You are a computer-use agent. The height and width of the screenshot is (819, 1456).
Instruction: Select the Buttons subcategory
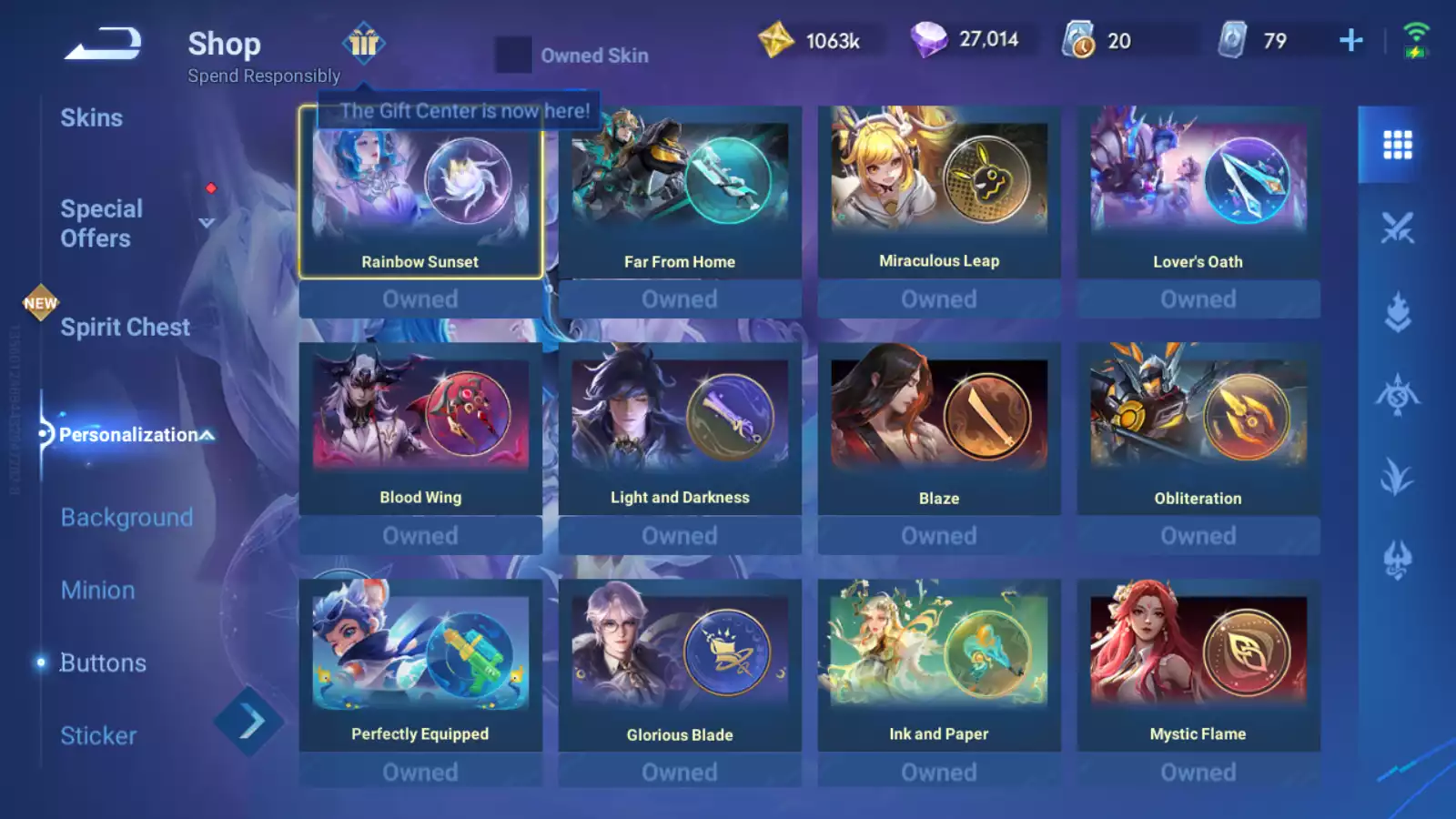[x=103, y=662]
